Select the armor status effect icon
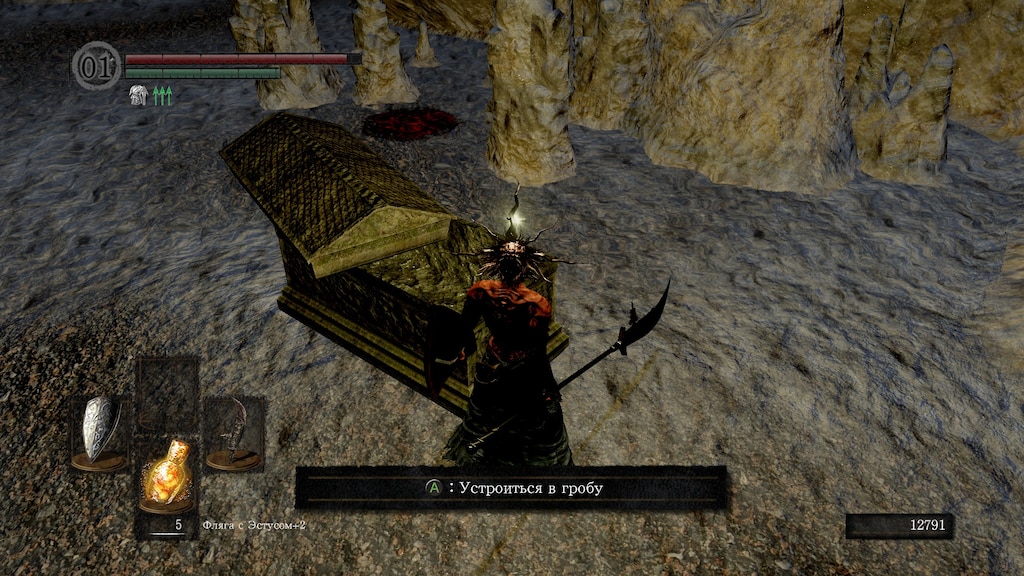1024x576 pixels. (137, 95)
